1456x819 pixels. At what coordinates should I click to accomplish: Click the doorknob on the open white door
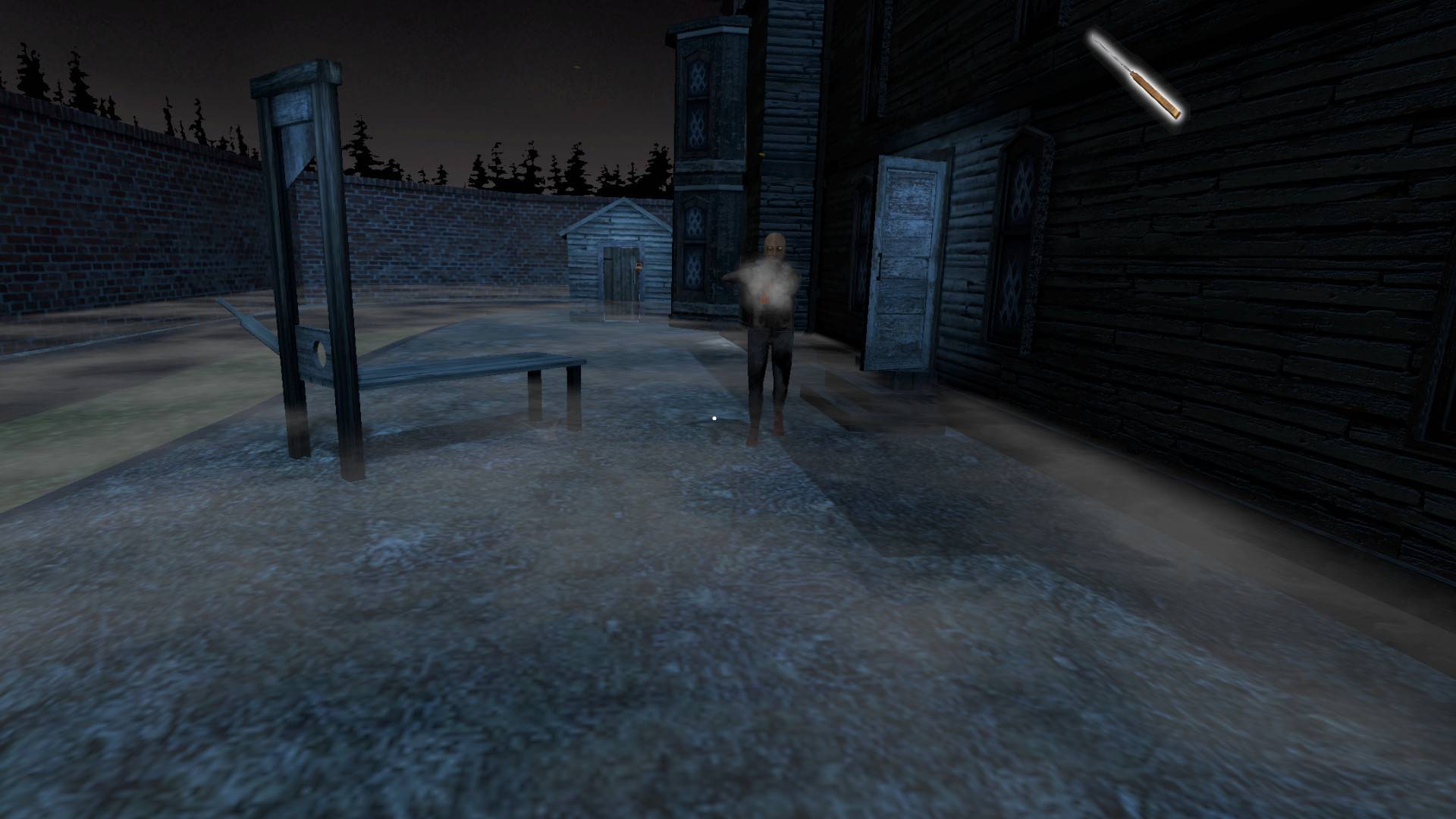point(879,266)
